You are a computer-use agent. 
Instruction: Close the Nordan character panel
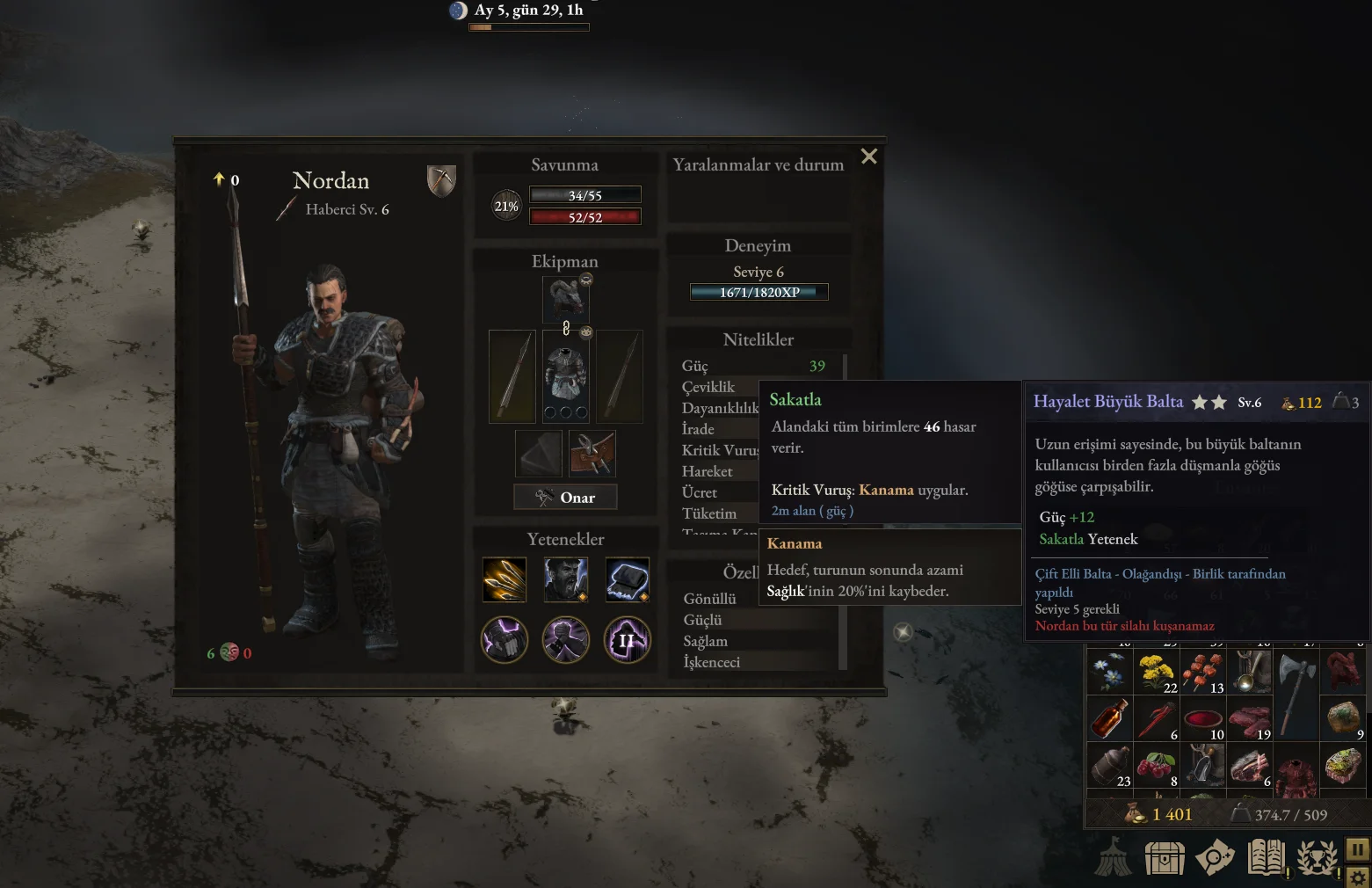(869, 156)
